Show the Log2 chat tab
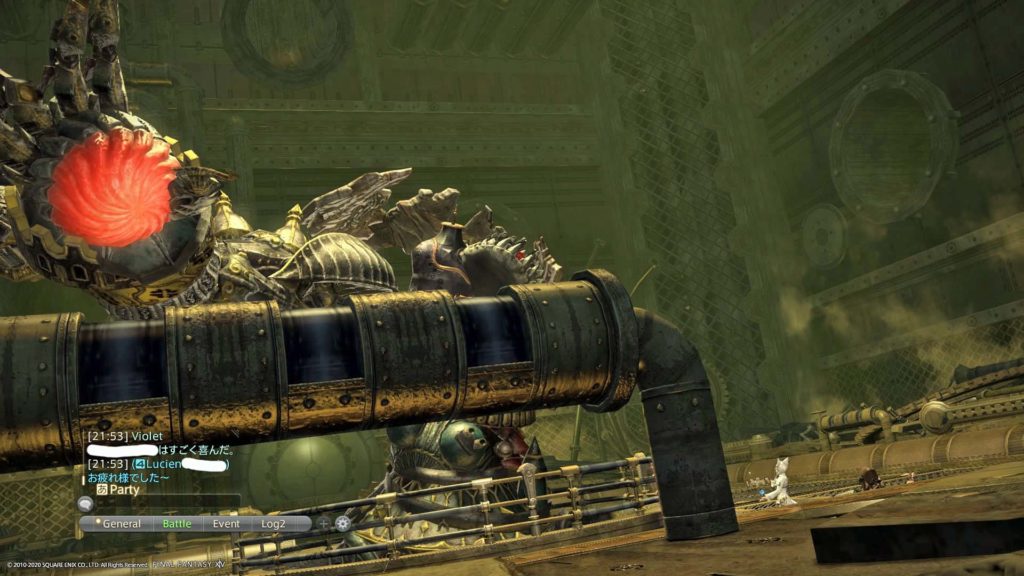 [274, 523]
